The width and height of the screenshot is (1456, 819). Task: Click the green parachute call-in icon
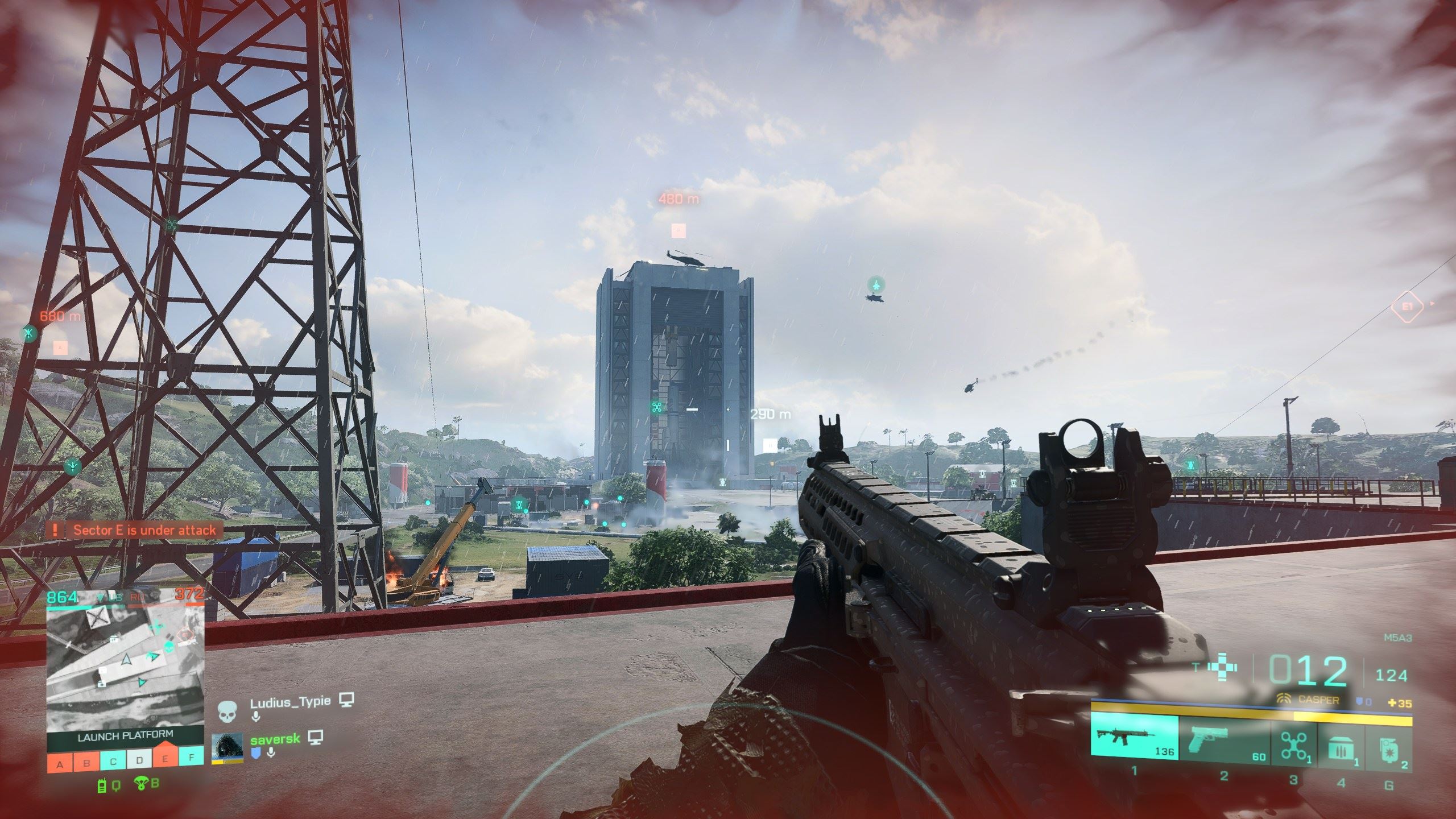(x=140, y=785)
